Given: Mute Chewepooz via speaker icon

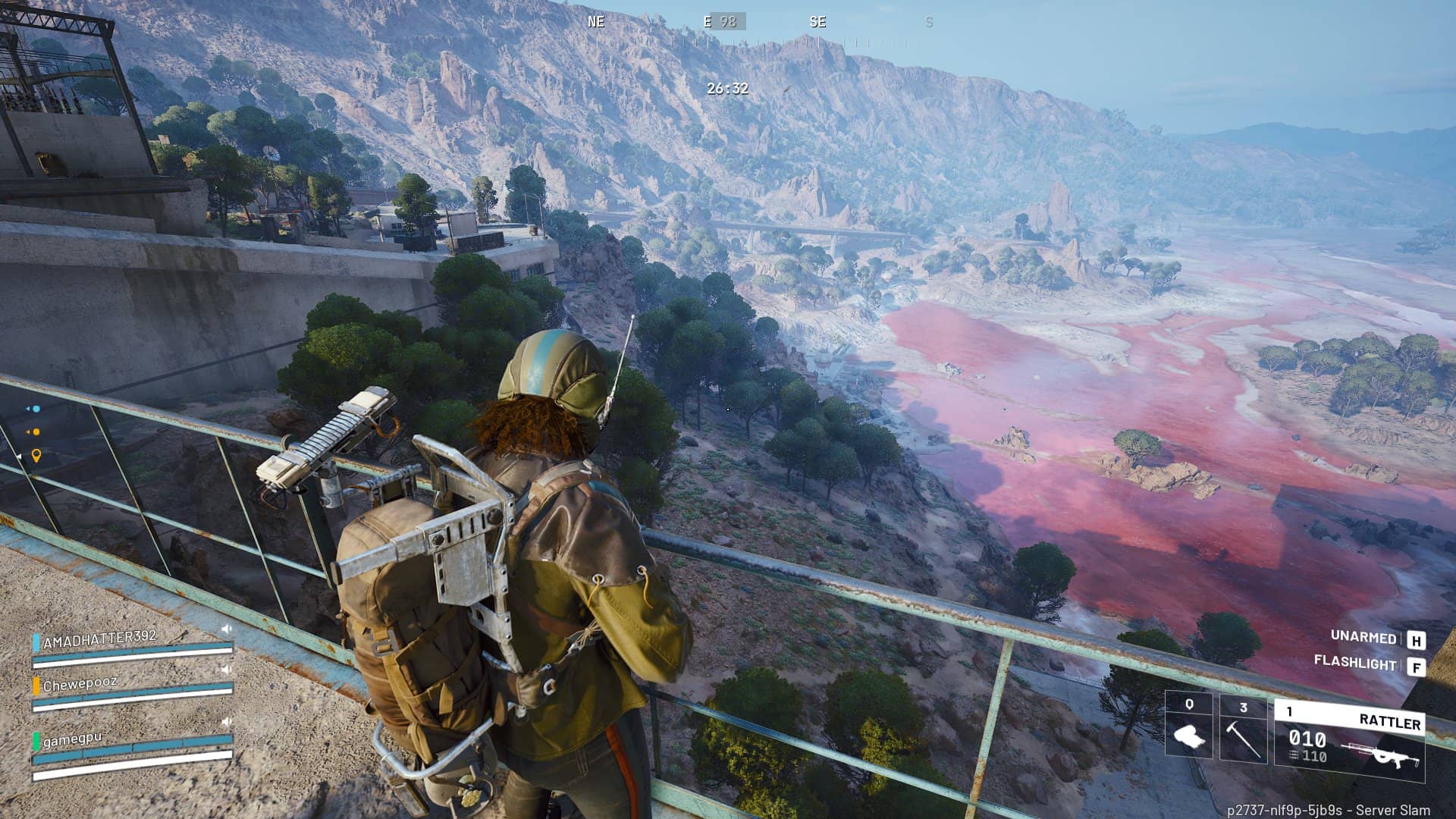Looking at the screenshot, I should click(x=225, y=670).
